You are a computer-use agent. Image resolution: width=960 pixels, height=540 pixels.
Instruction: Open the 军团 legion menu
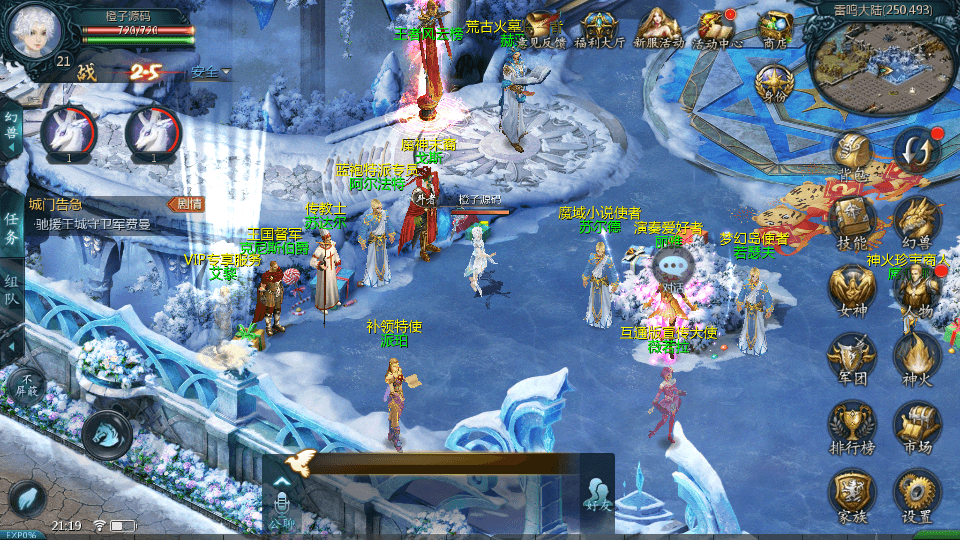coord(852,358)
